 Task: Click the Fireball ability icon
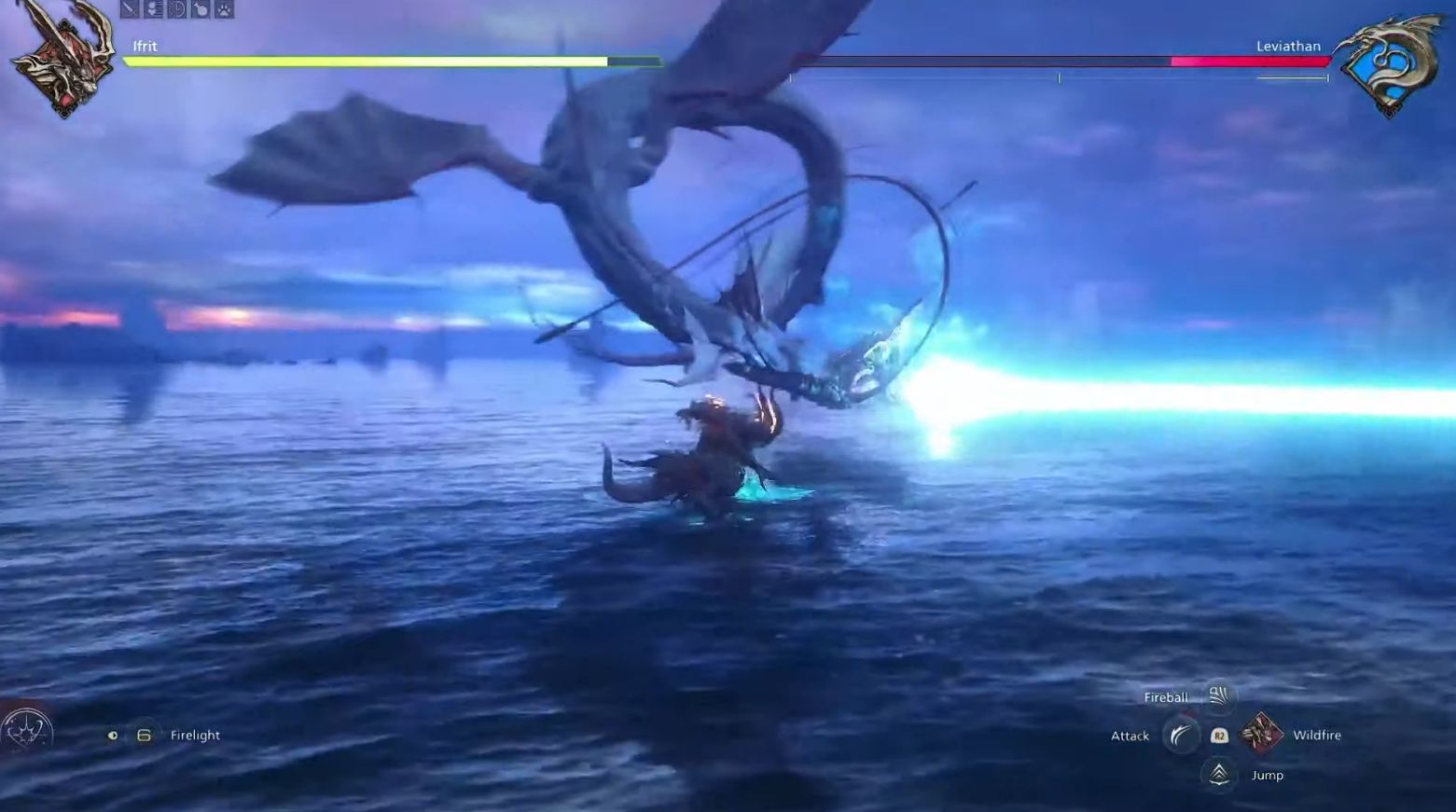(x=1220, y=697)
